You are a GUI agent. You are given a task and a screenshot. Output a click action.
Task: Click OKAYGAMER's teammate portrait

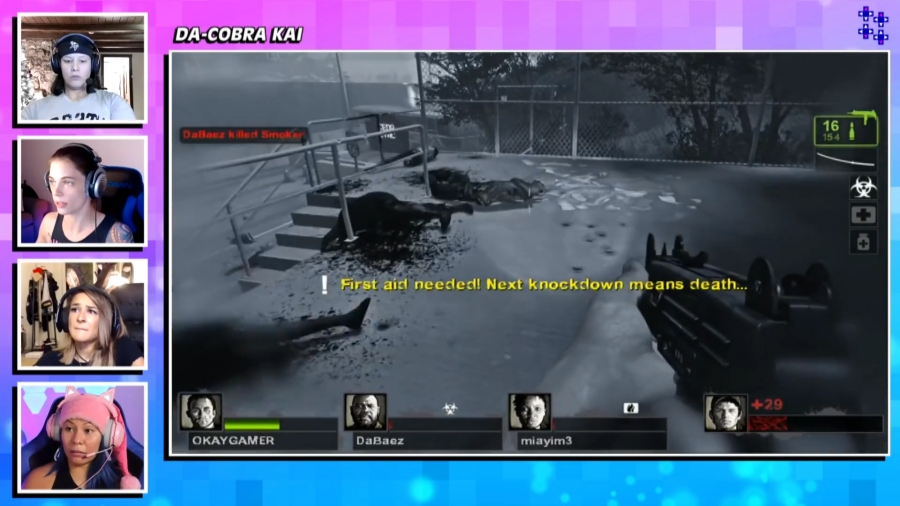(200, 412)
